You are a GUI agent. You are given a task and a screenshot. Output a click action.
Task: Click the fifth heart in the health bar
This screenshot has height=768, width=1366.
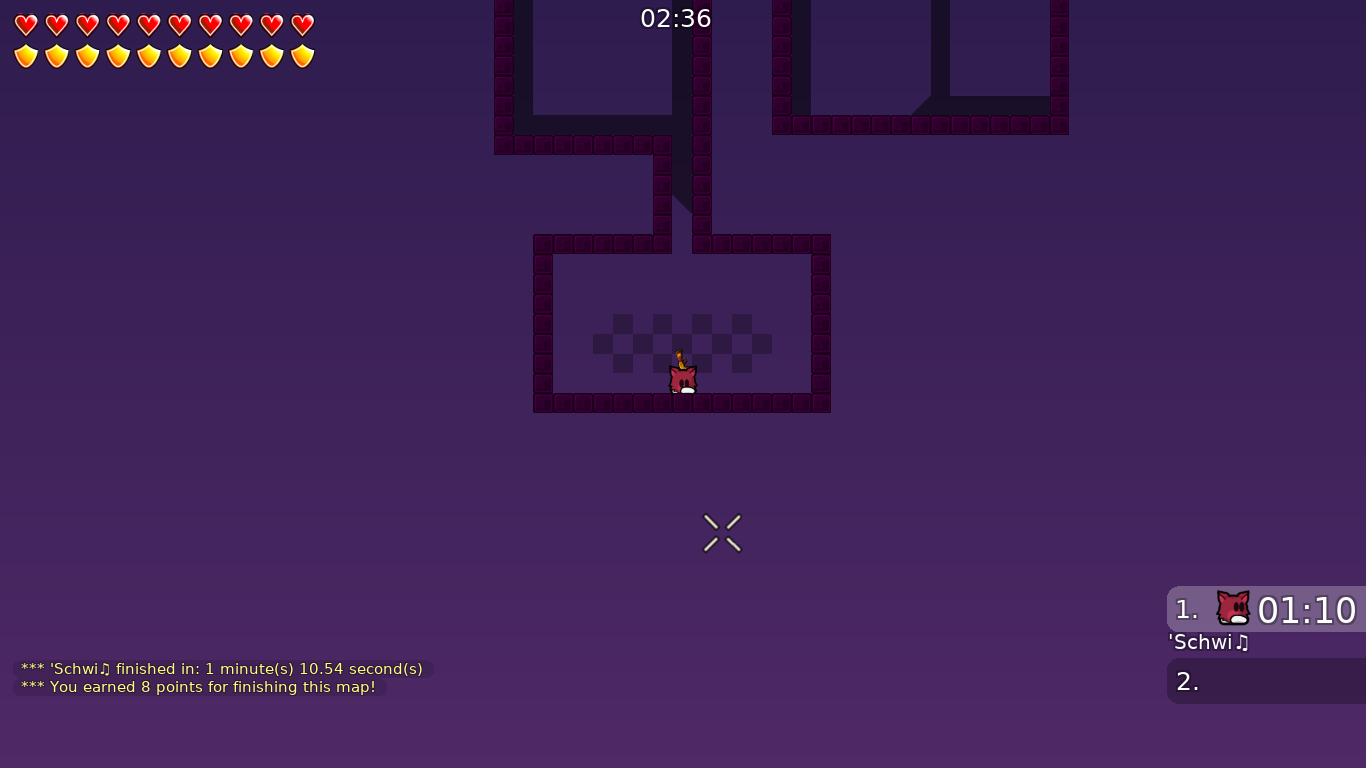(x=147, y=25)
